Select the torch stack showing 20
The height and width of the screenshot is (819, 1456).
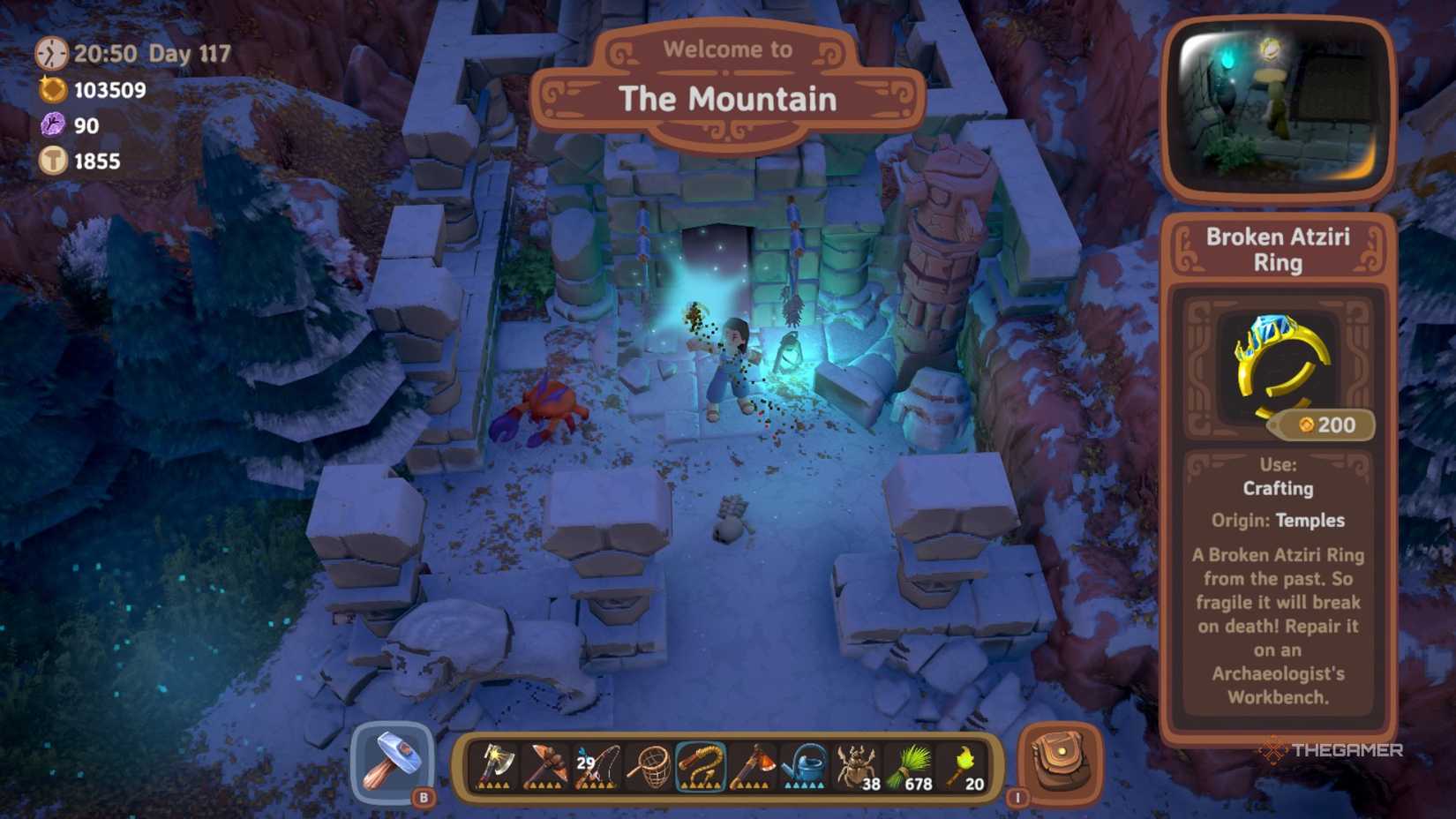pyautogui.click(x=964, y=766)
